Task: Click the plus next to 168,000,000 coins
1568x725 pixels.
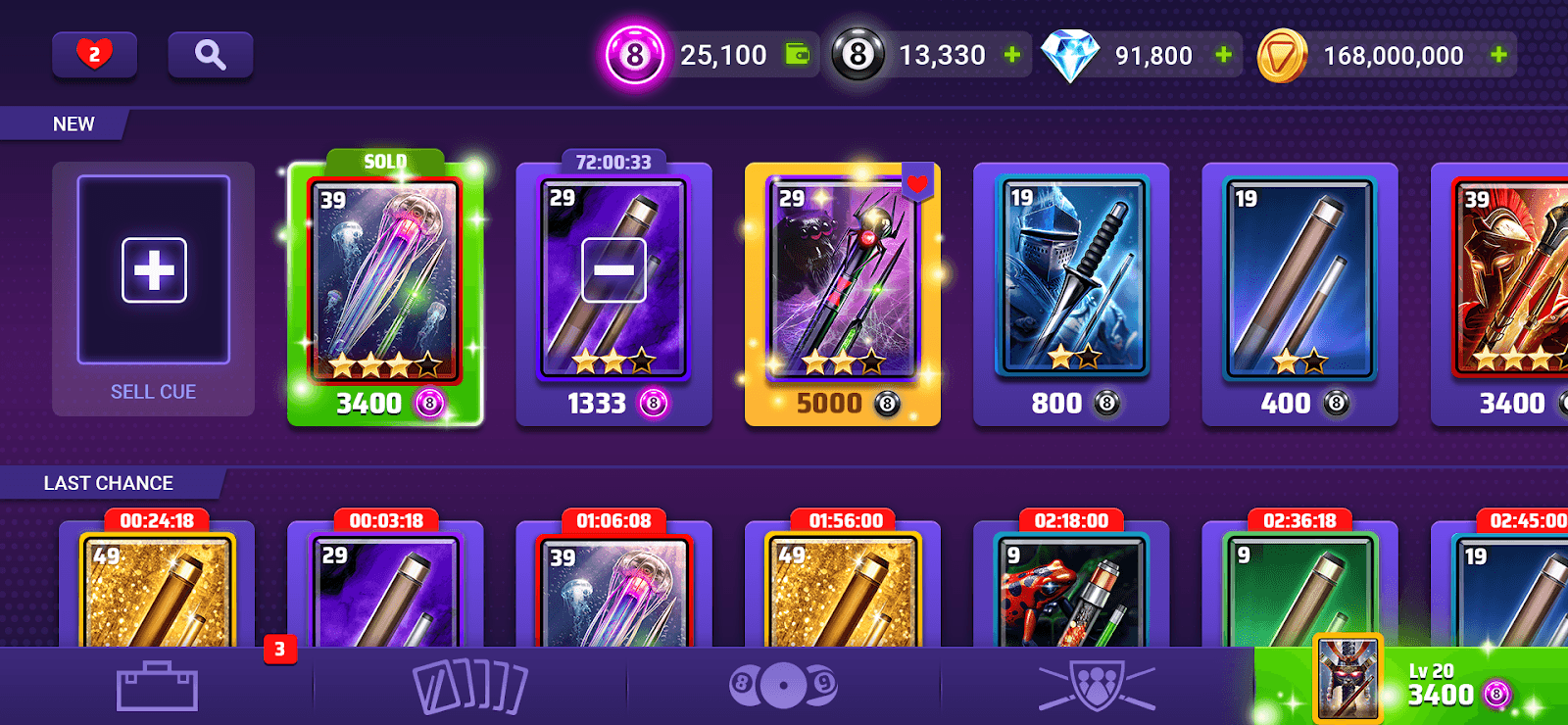Action: click(x=1495, y=55)
